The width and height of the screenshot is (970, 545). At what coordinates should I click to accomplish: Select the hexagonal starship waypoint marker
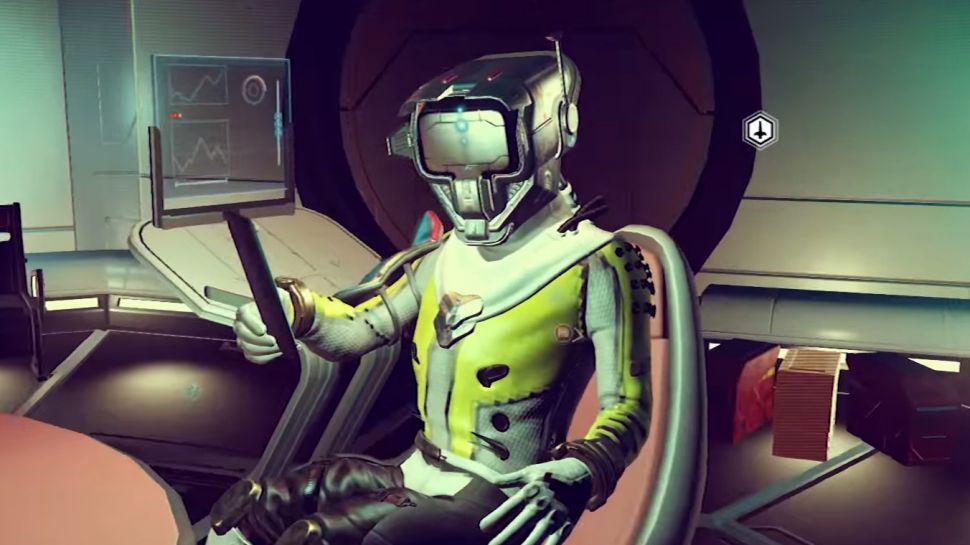pyautogui.click(x=760, y=130)
